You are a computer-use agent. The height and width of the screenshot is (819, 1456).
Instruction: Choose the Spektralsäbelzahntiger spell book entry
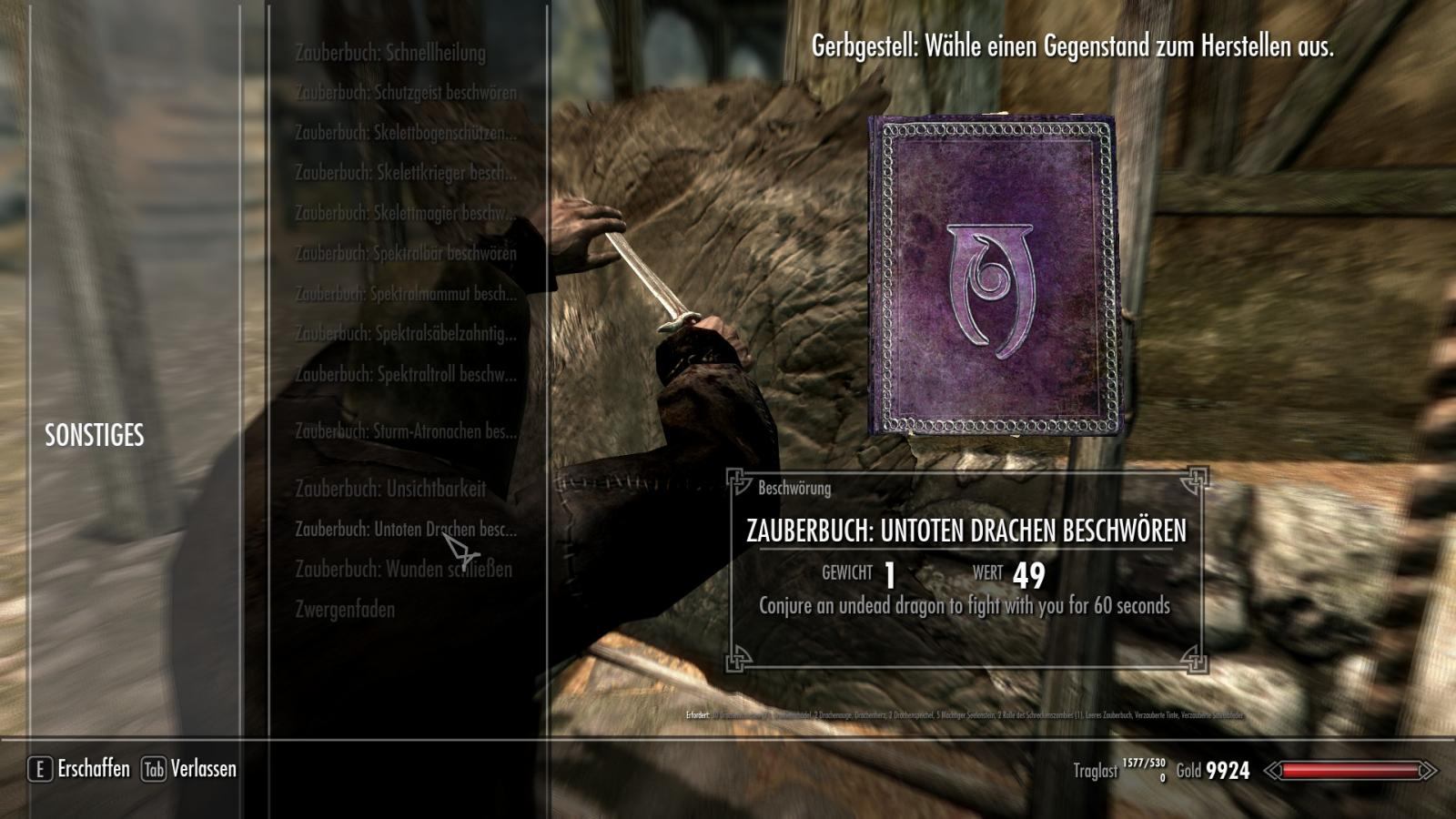(405, 334)
